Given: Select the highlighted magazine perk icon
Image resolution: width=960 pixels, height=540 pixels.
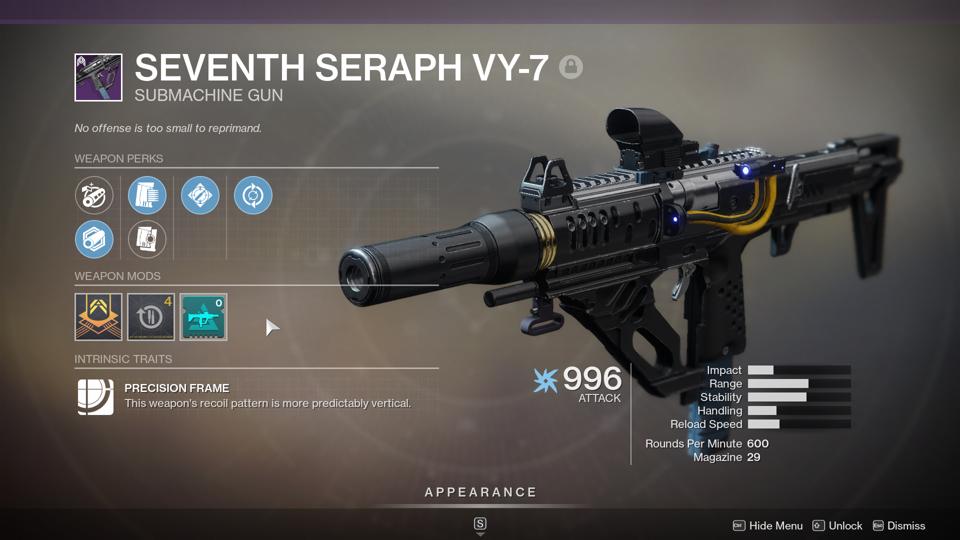Looking at the screenshot, I should click(147, 195).
